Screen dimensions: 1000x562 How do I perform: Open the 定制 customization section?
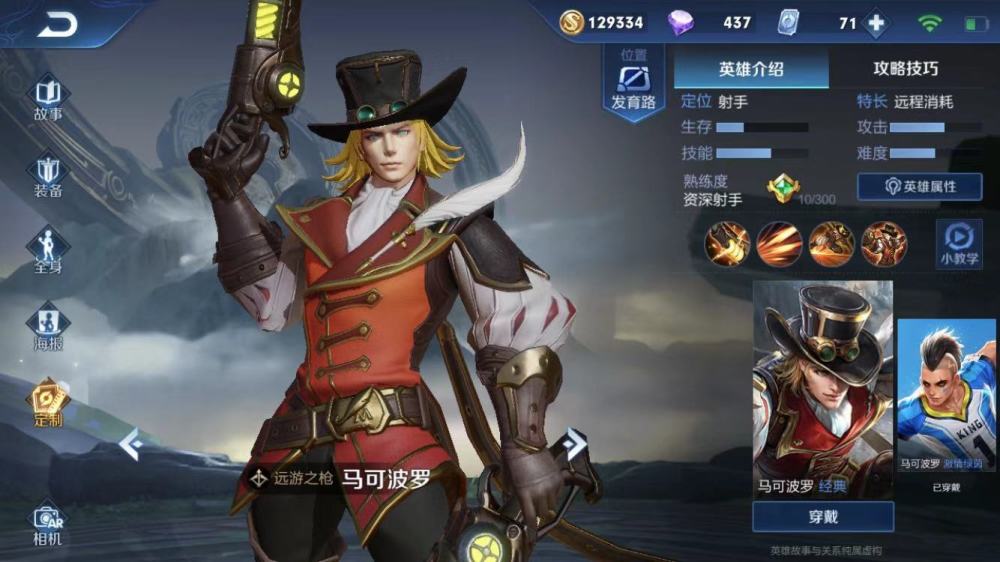pos(48,402)
